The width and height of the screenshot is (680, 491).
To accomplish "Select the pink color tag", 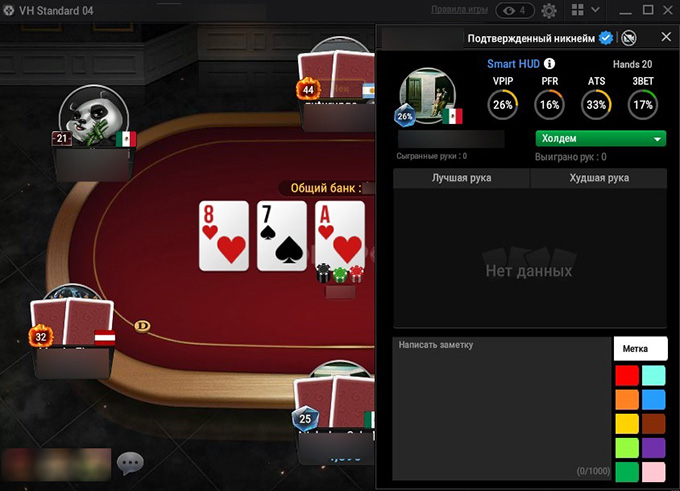I will pyautogui.click(x=653, y=471).
